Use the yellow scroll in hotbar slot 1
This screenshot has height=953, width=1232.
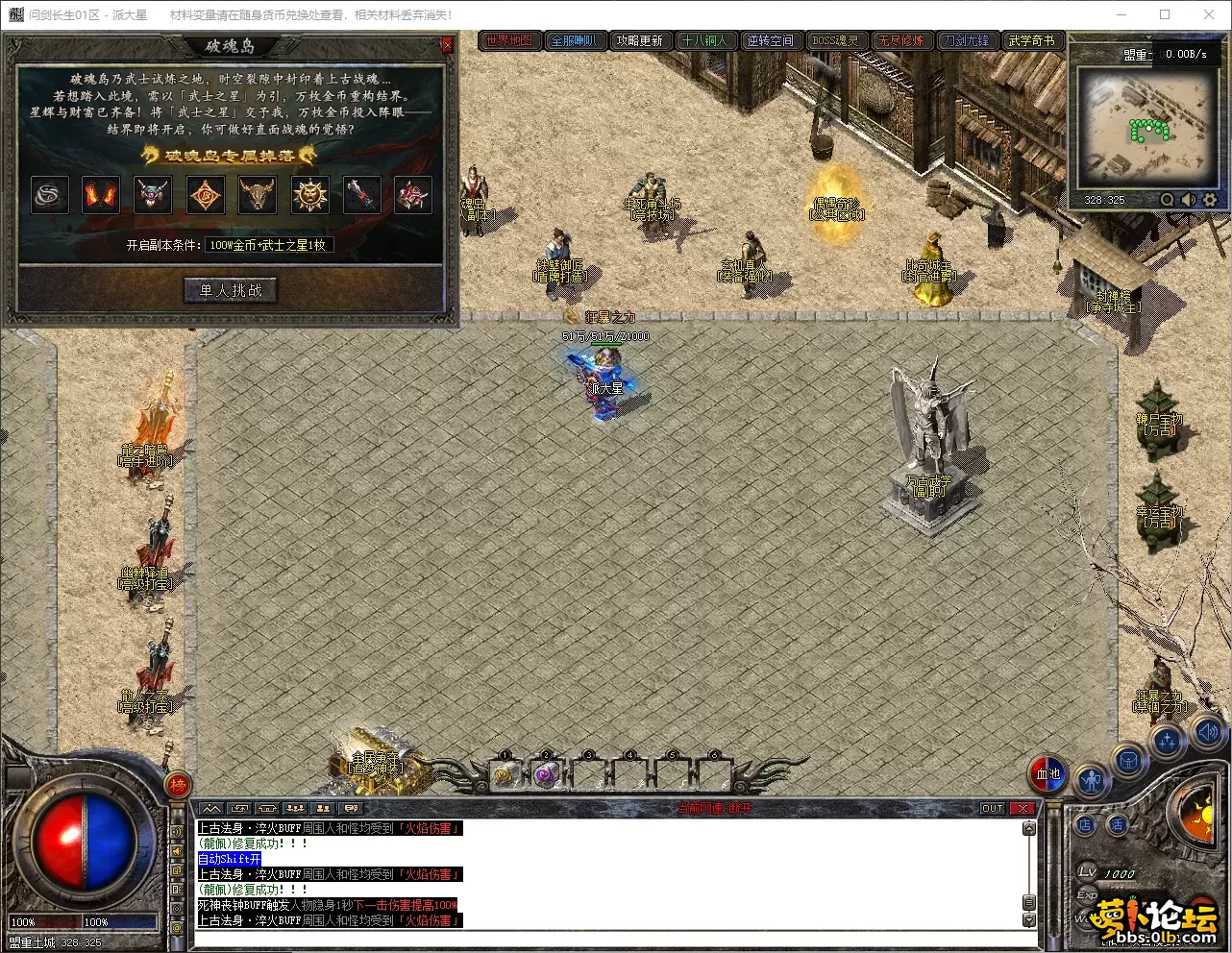point(505,774)
